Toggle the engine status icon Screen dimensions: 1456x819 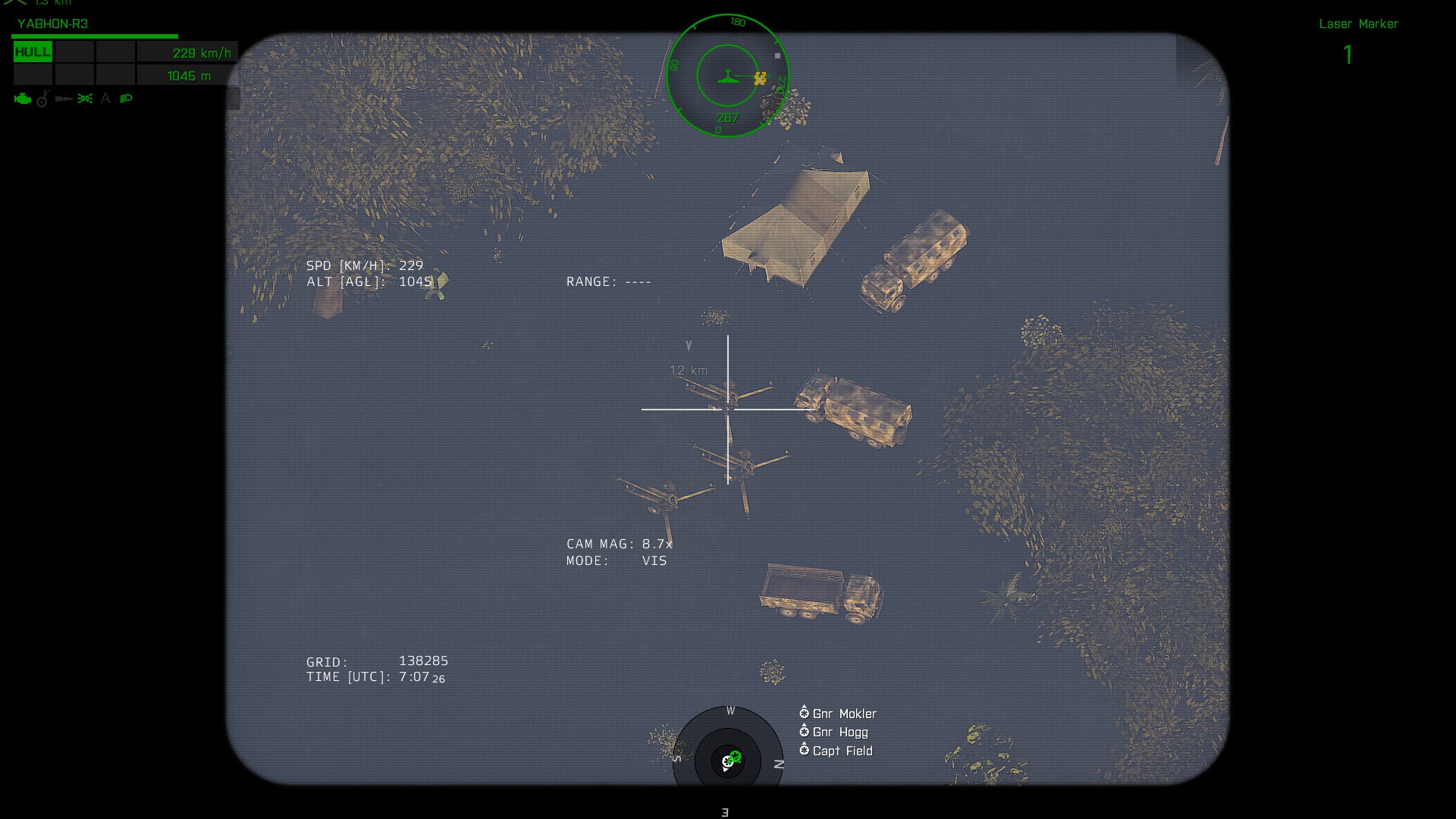(x=23, y=99)
